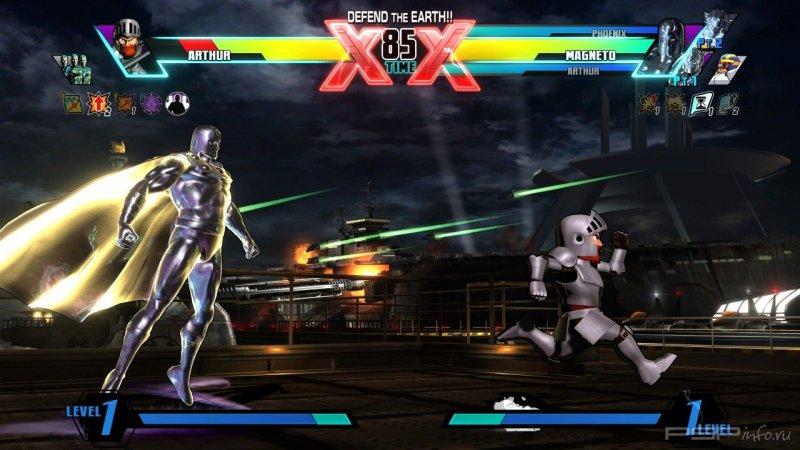
Task: Activate the hourglass ability card
Action: click(702, 101)
